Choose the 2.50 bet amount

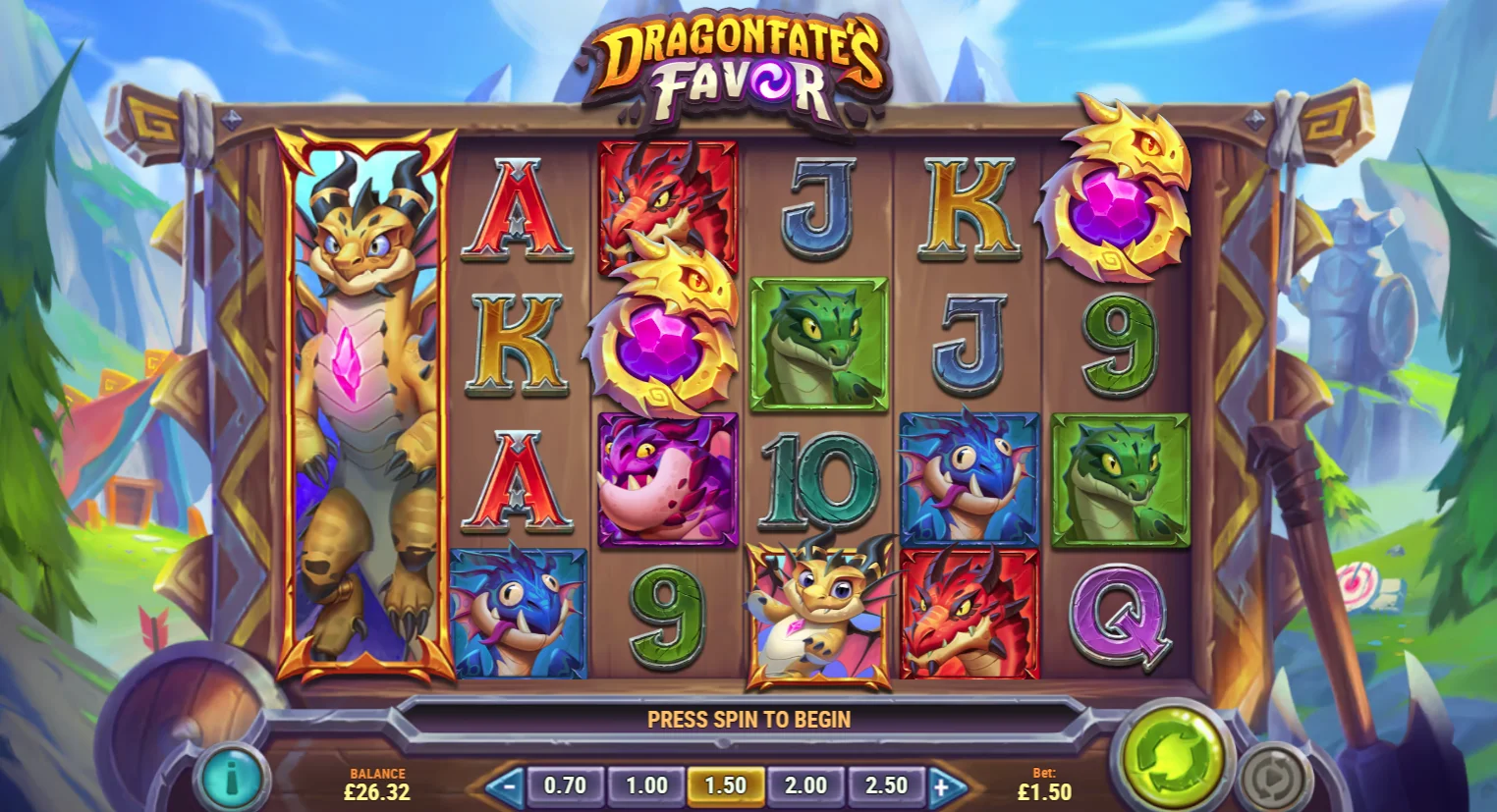click(x=885, y=785)
